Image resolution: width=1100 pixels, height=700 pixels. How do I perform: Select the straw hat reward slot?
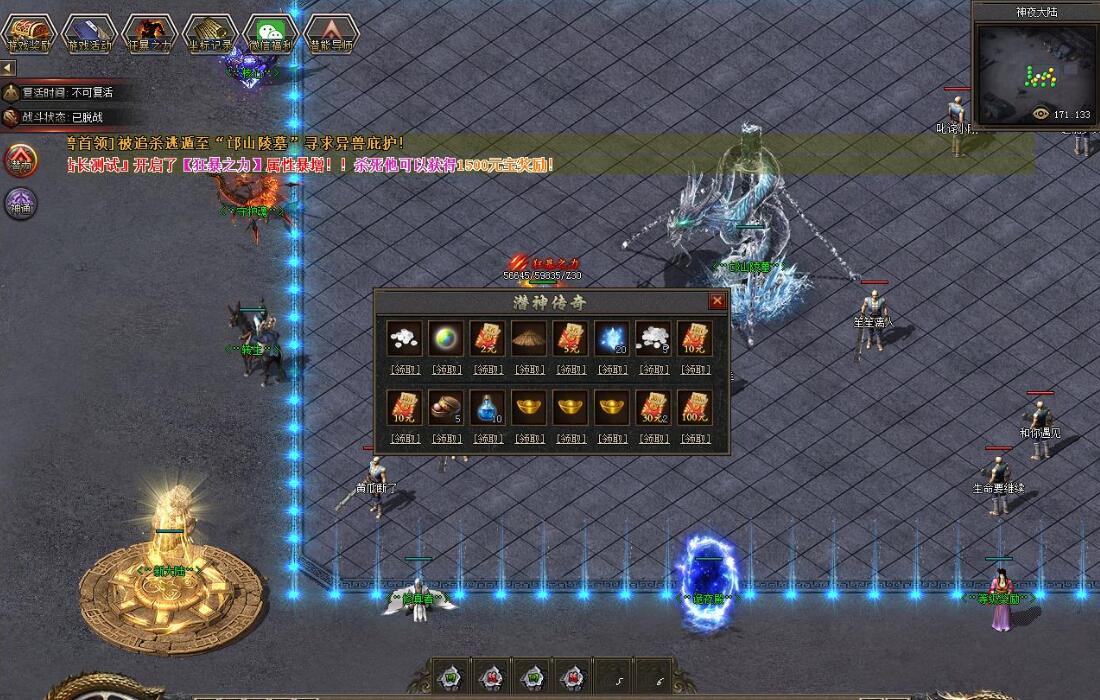[x=529, y=338]
